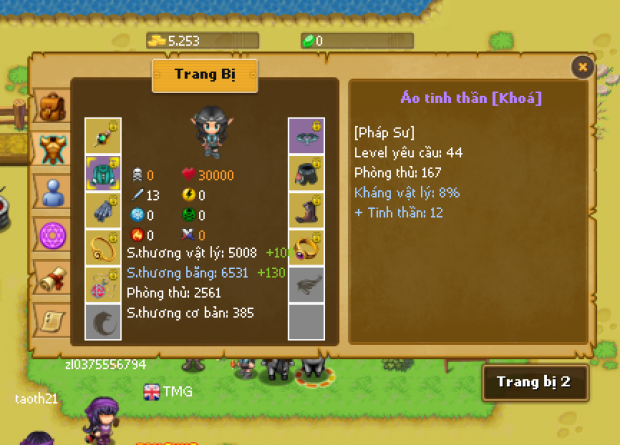
Task: Select the blue gloves slot
Action: (103, 211)
